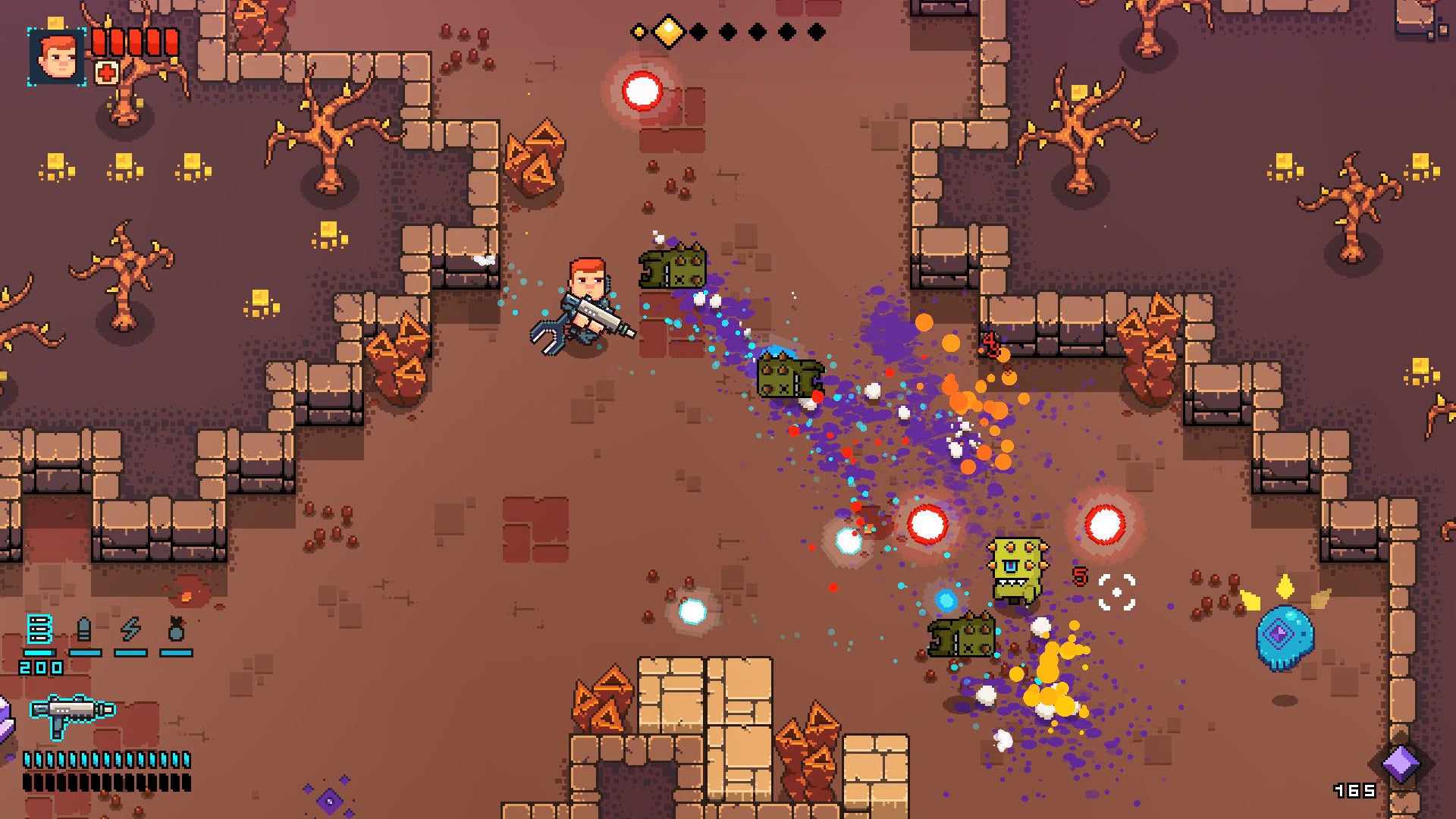Click the last black diamond in the progress row
1456x819 pixels.
(817, 31)
